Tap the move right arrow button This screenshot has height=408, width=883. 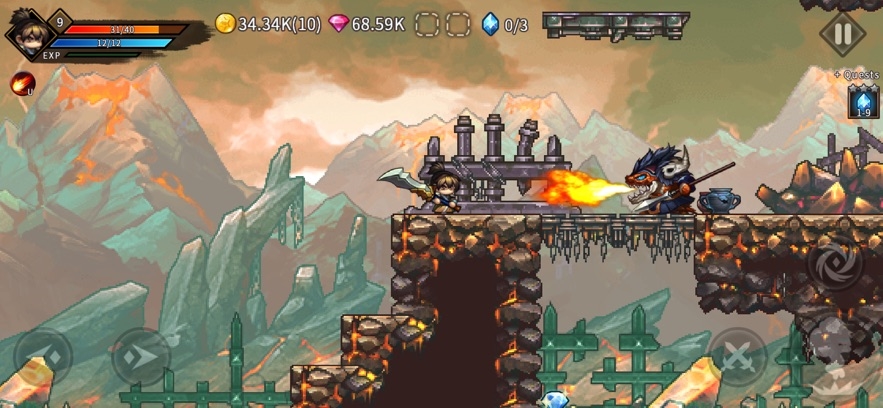coord(139,357)
